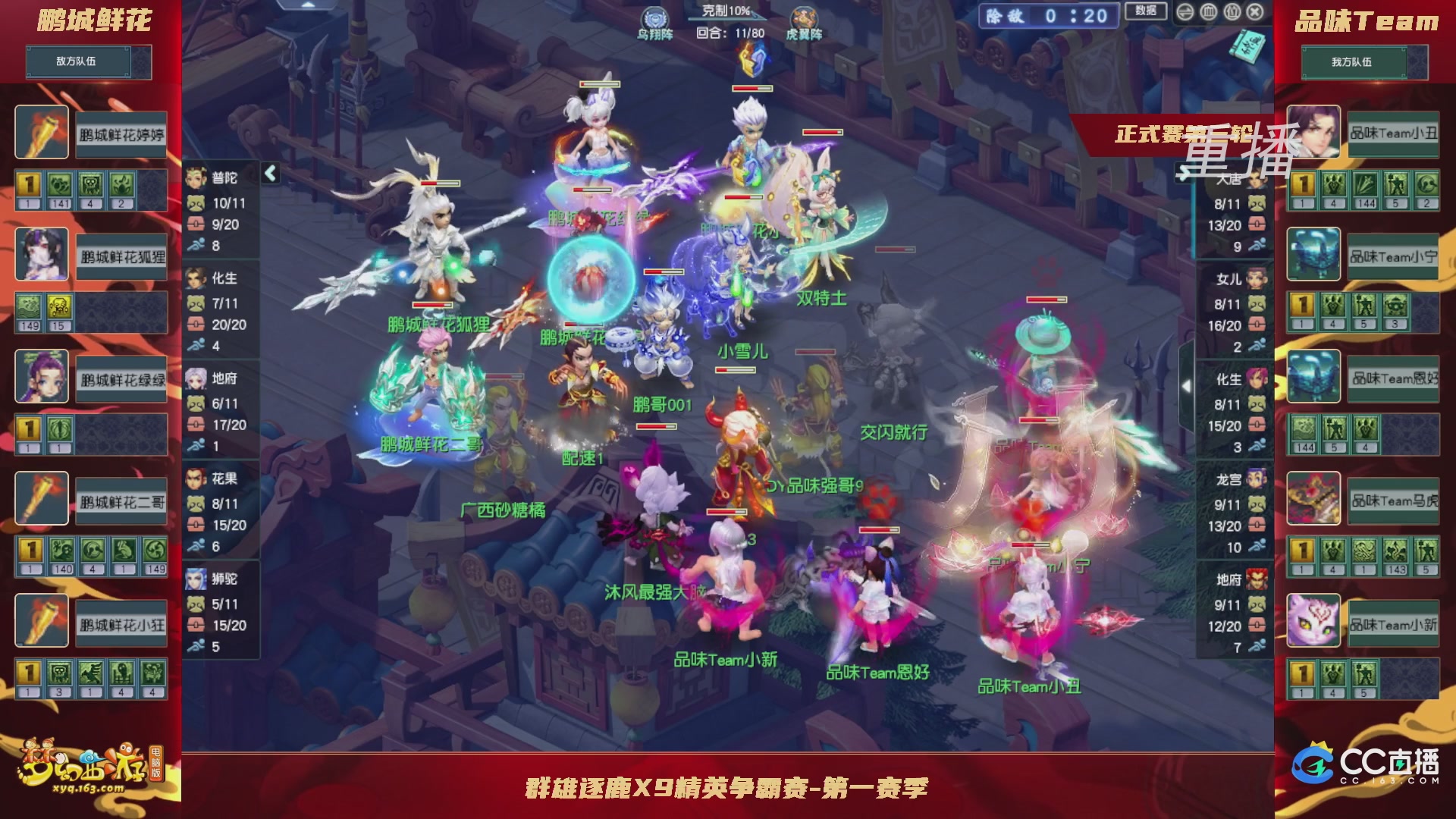1456x819 pixels.
Task: Click the swap-arrows circle icon in top-right toolbar
Action: click(1184, 13)
